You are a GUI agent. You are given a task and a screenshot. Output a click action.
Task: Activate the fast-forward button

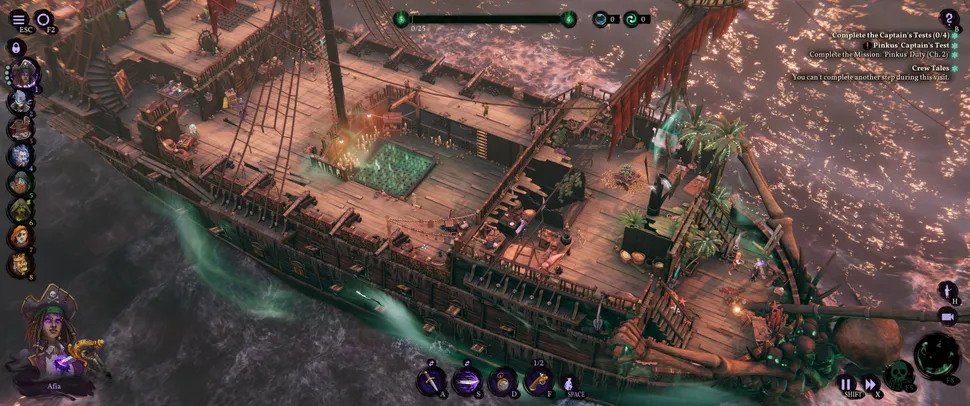pos(869,383)
